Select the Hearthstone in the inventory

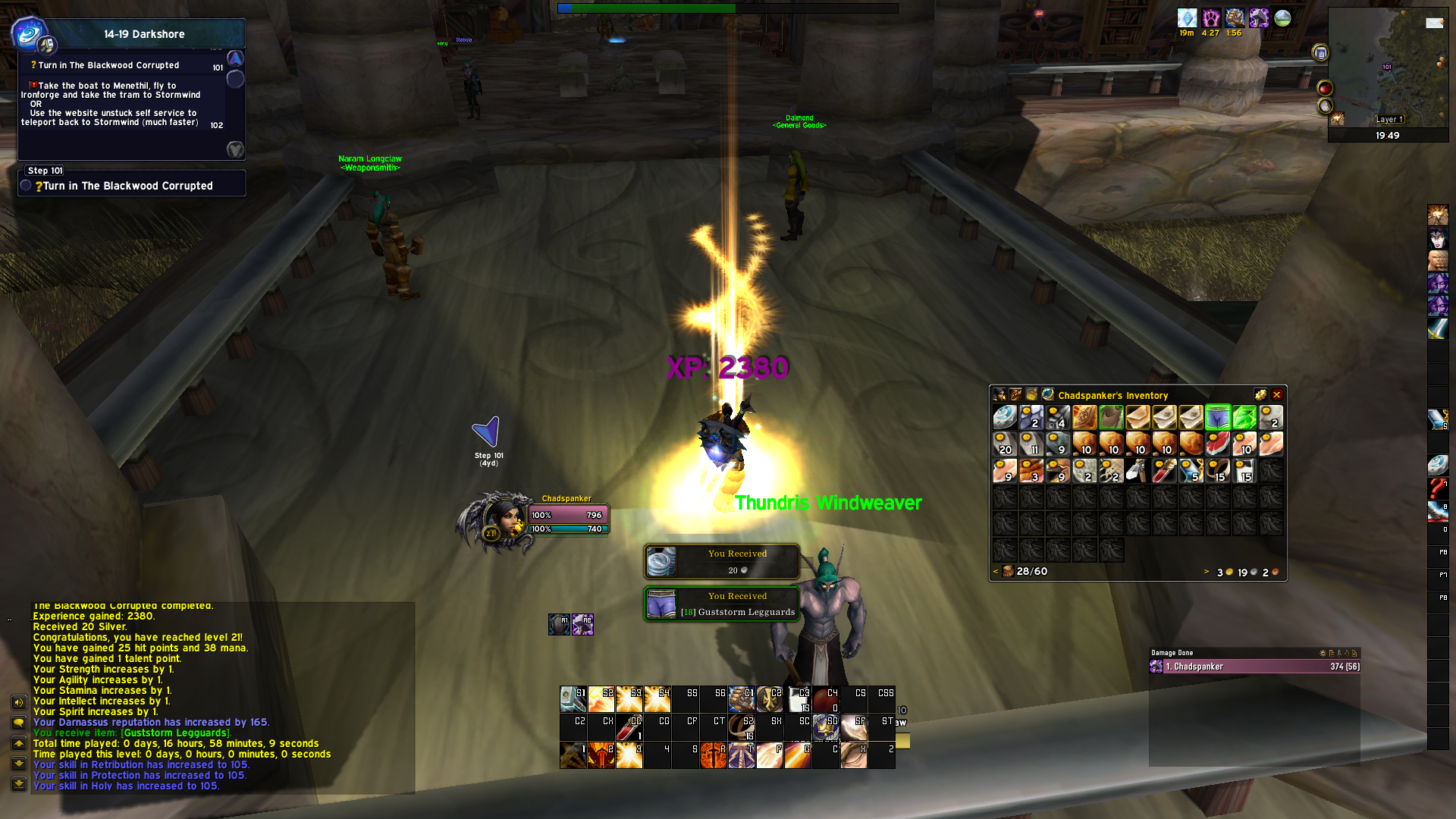point(1005,417)
